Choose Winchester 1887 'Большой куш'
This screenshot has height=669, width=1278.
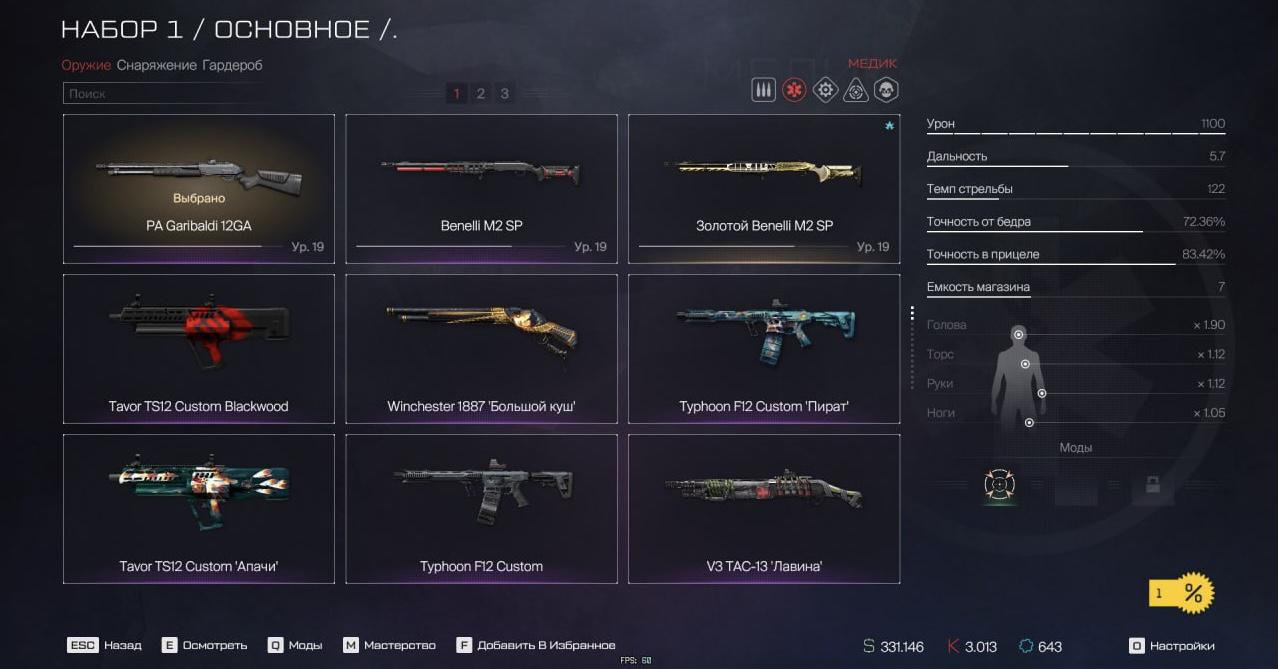[481, 348]
